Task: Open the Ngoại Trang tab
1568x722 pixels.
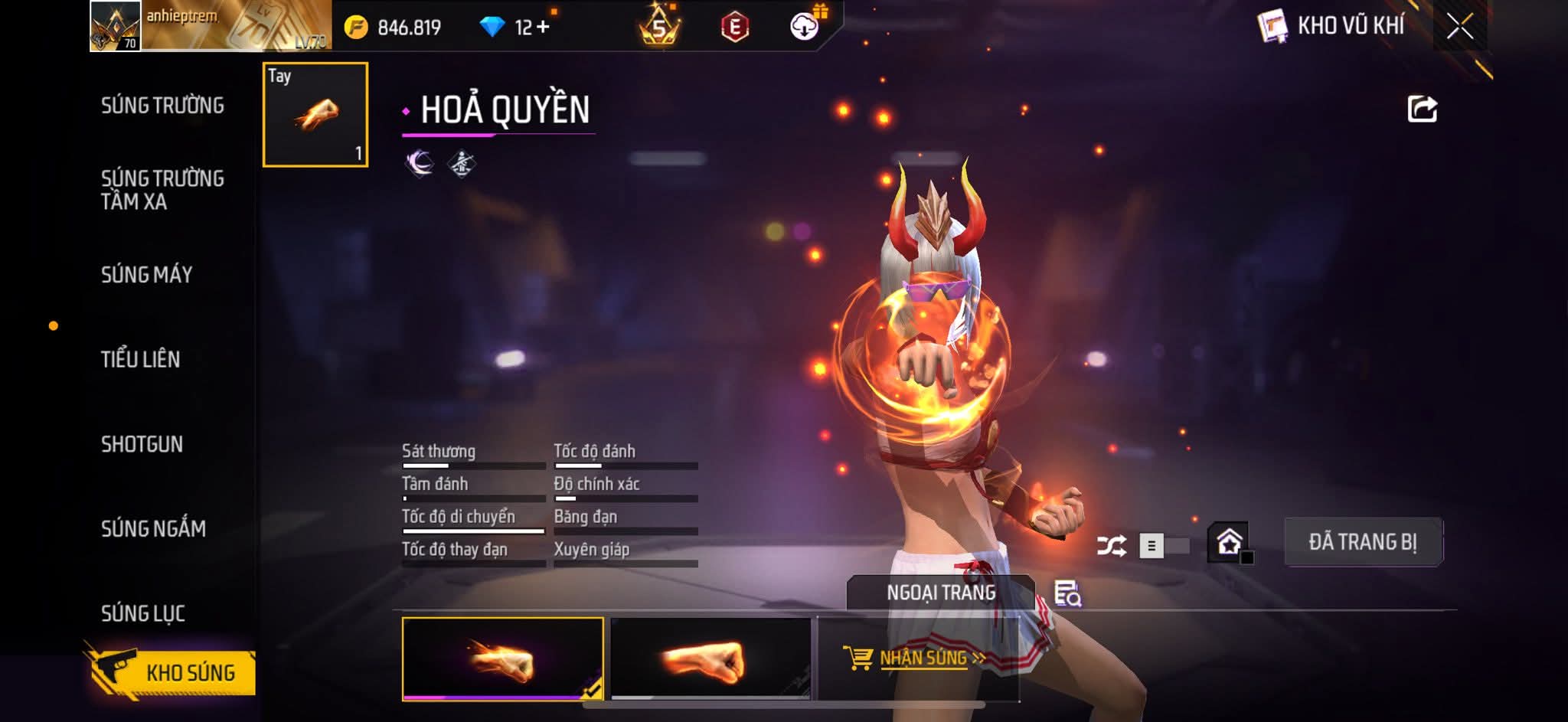Action: (x=940, y=593)
